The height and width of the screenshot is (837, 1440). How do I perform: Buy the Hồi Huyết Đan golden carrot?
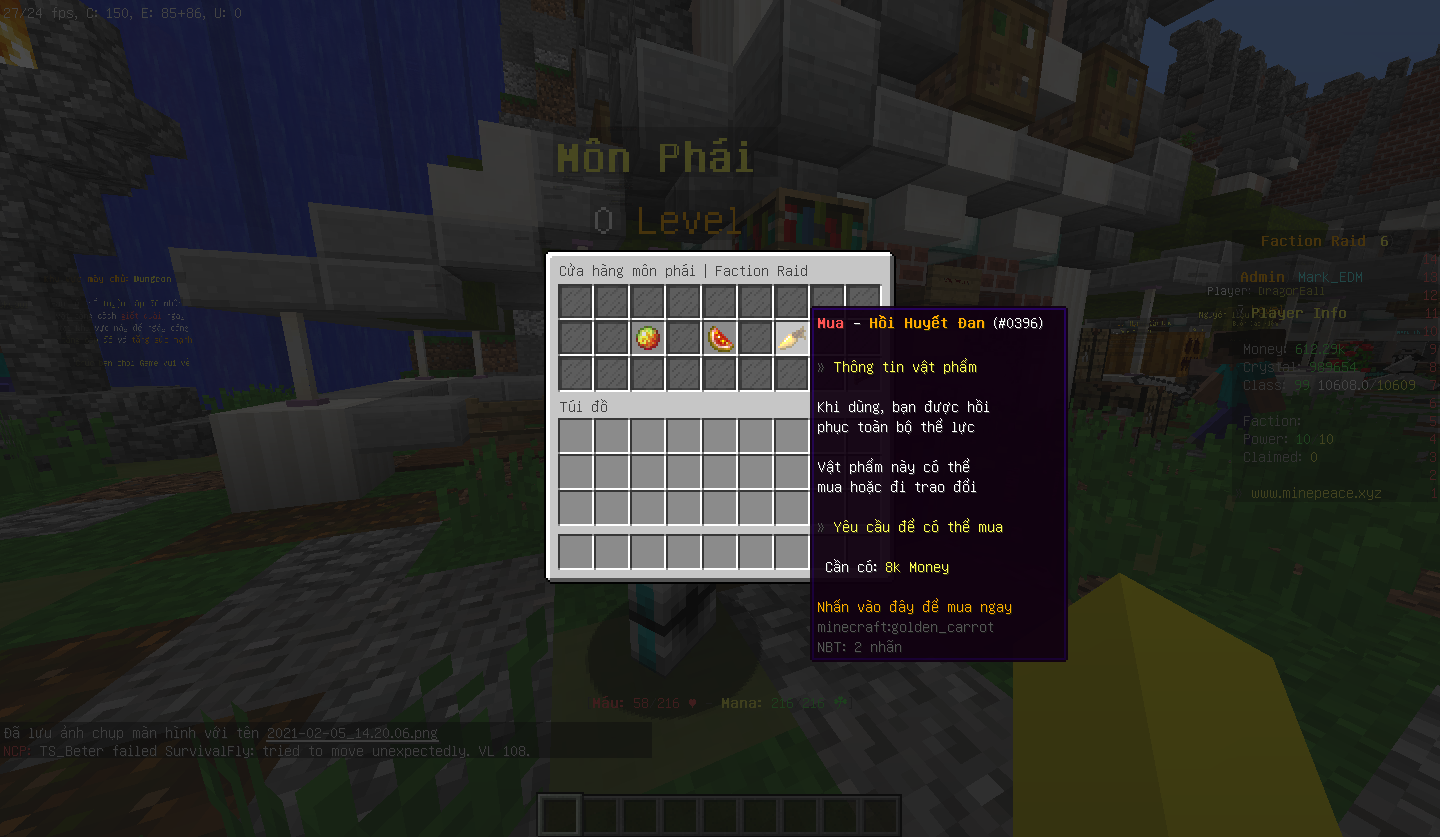click(x=791, y=338)
